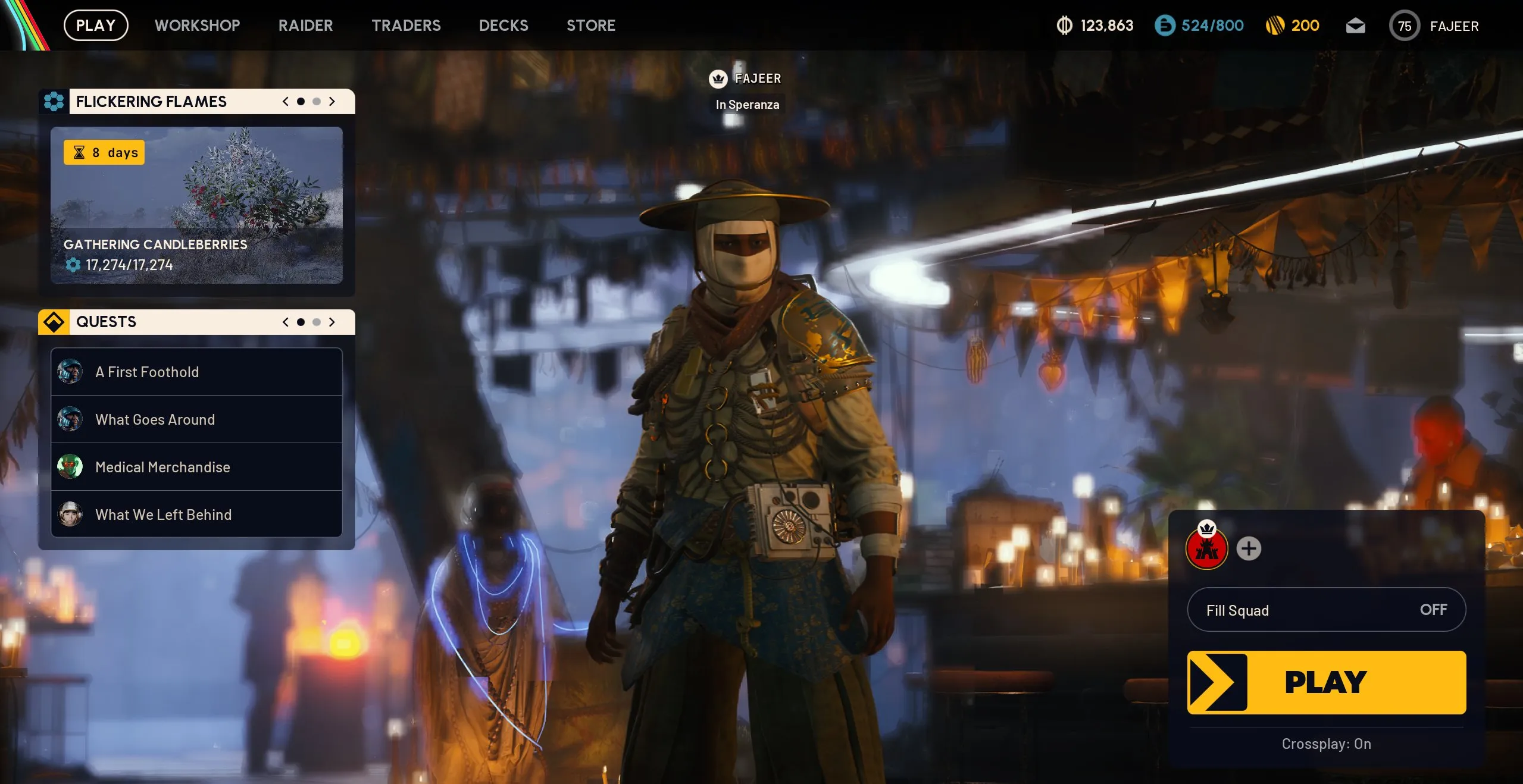
Task: Toggle the Crossplay: On setting
Action: 1326,744
